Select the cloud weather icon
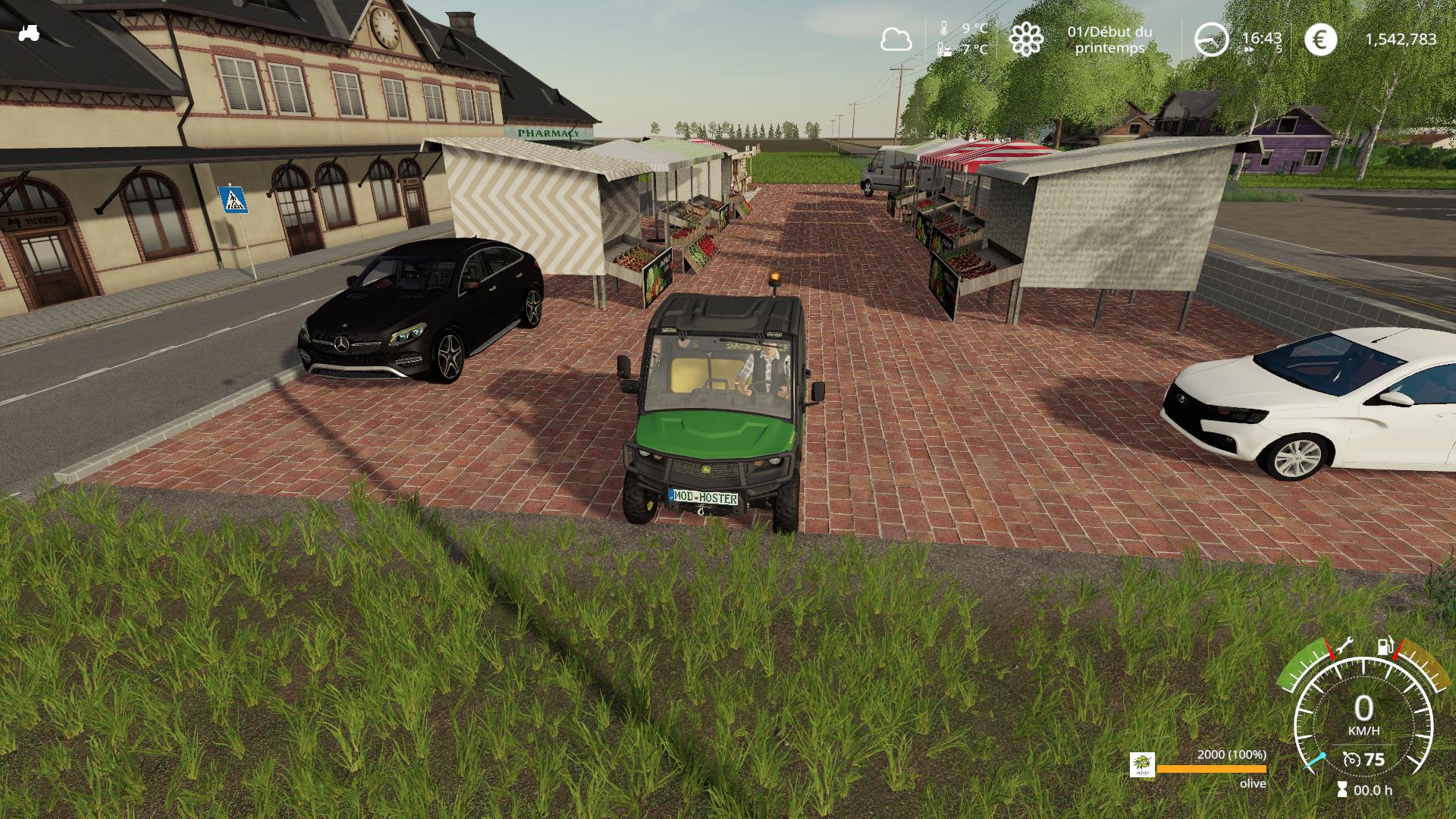1456x819 pixels. (896, 39)
